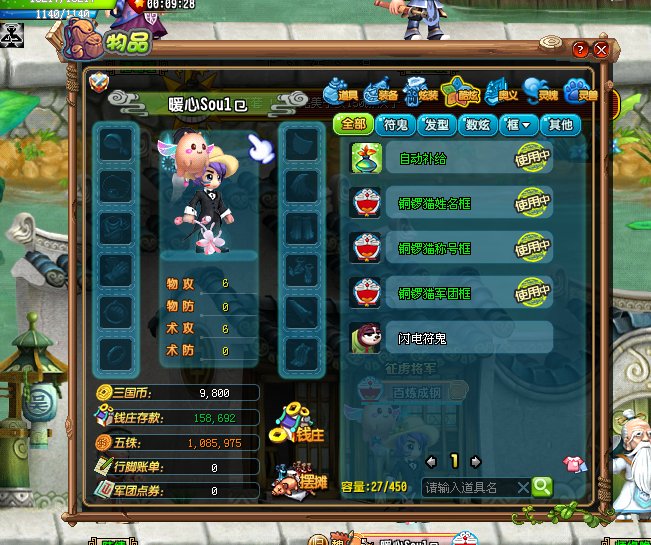Show the 全部 all-items filter
Screen dimensions: 651x545
[353, 125]
